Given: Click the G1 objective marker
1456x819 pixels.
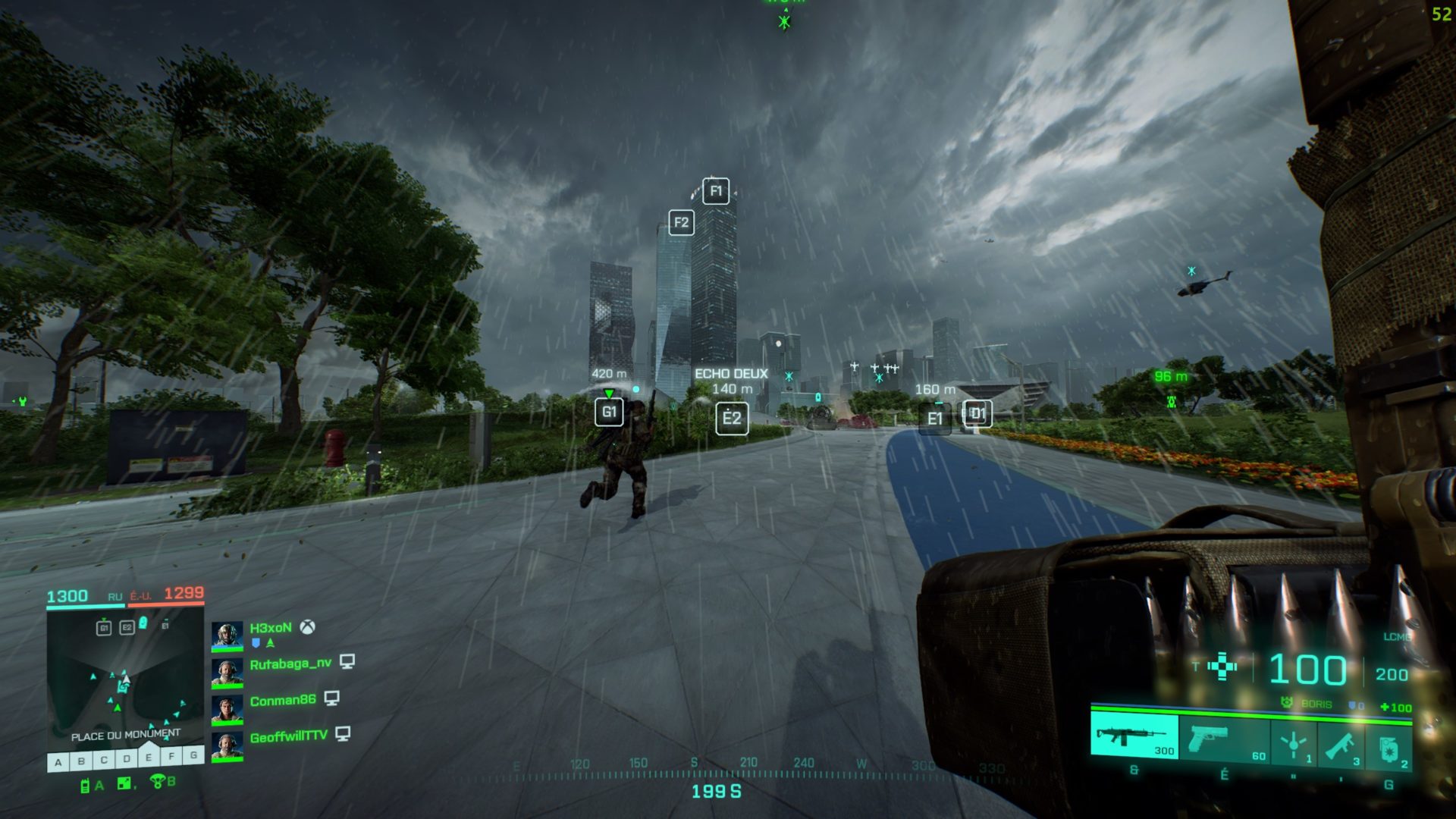Looking at the screenshot, I should pos(609,413).
